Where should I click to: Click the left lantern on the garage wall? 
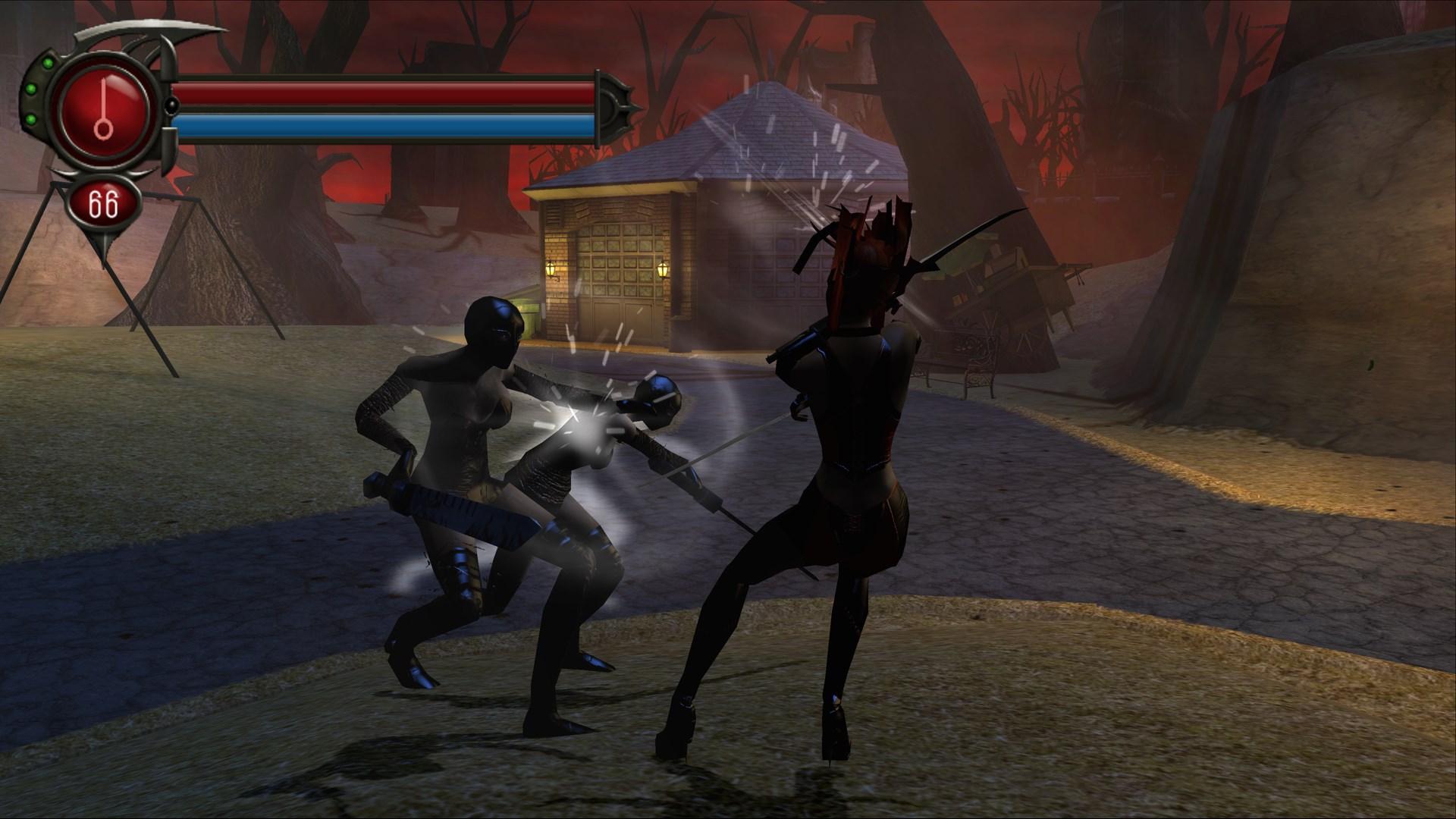551,270
